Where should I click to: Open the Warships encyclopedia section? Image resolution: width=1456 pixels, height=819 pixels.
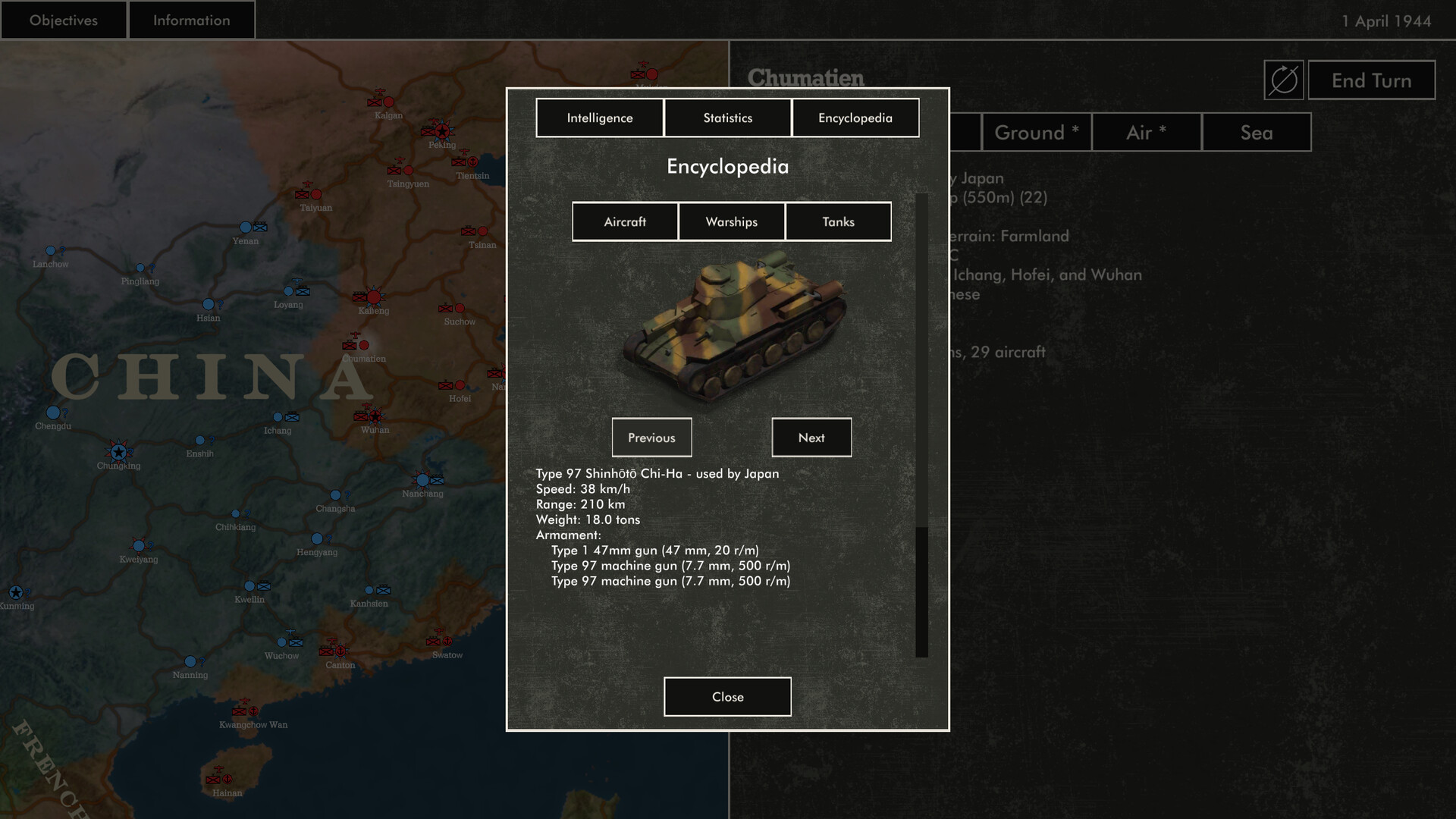coord(732,221)
